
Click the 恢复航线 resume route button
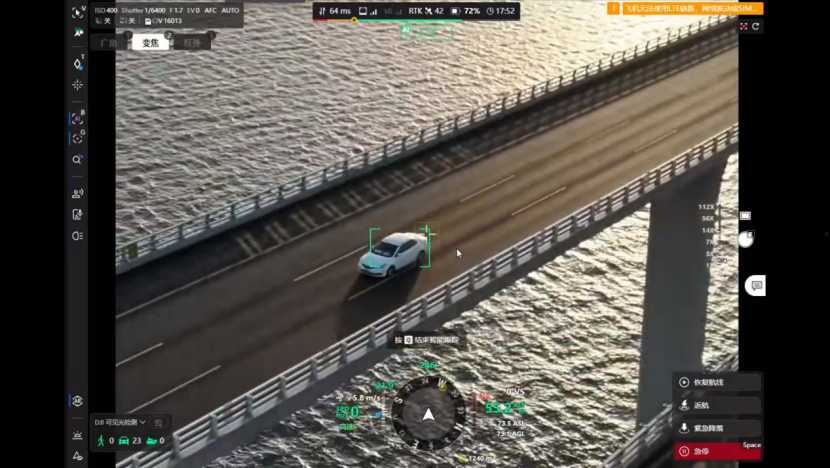tap(717, 382)
